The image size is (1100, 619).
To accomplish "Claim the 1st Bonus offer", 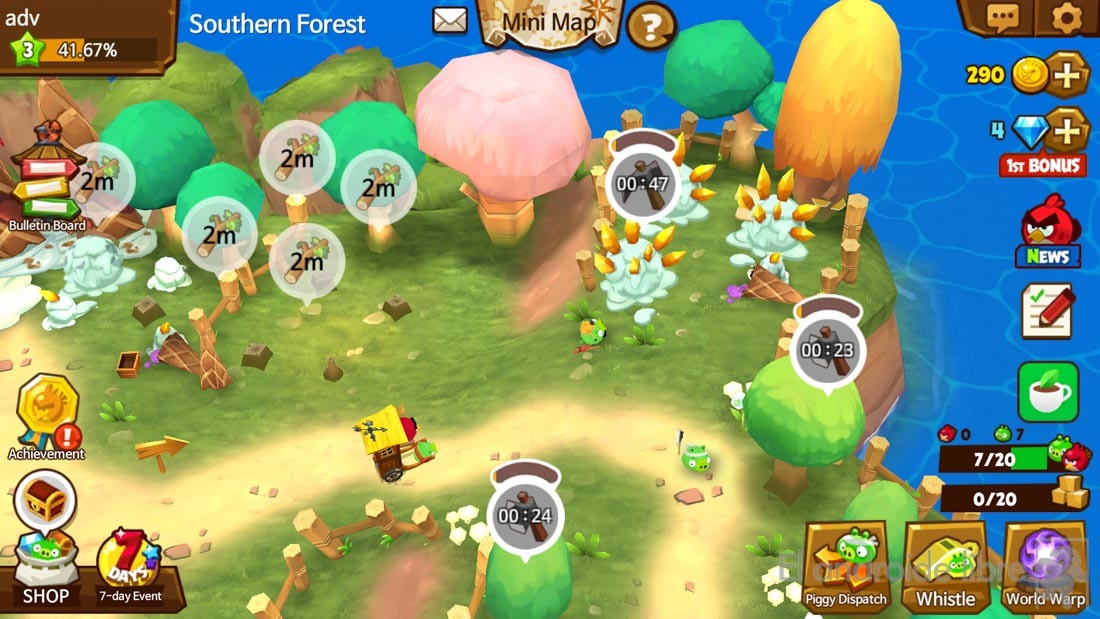I will (x=1043, y=165).
